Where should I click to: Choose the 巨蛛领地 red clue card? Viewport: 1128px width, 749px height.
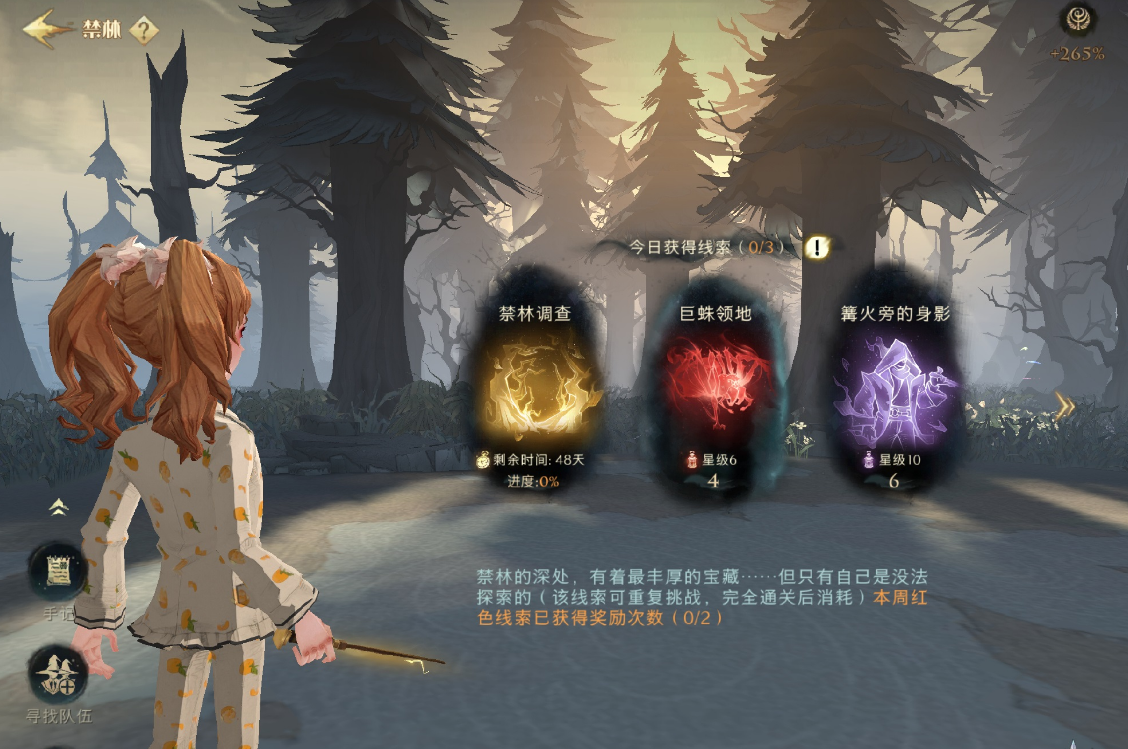712,392
